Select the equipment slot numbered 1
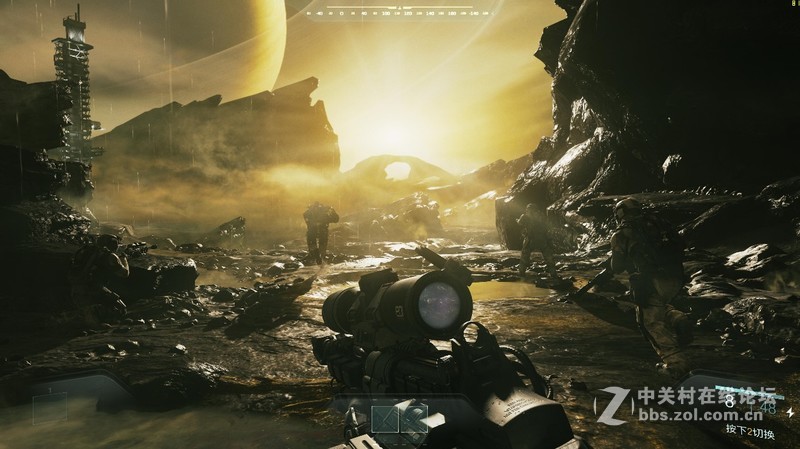 click(x=386, y=420)
